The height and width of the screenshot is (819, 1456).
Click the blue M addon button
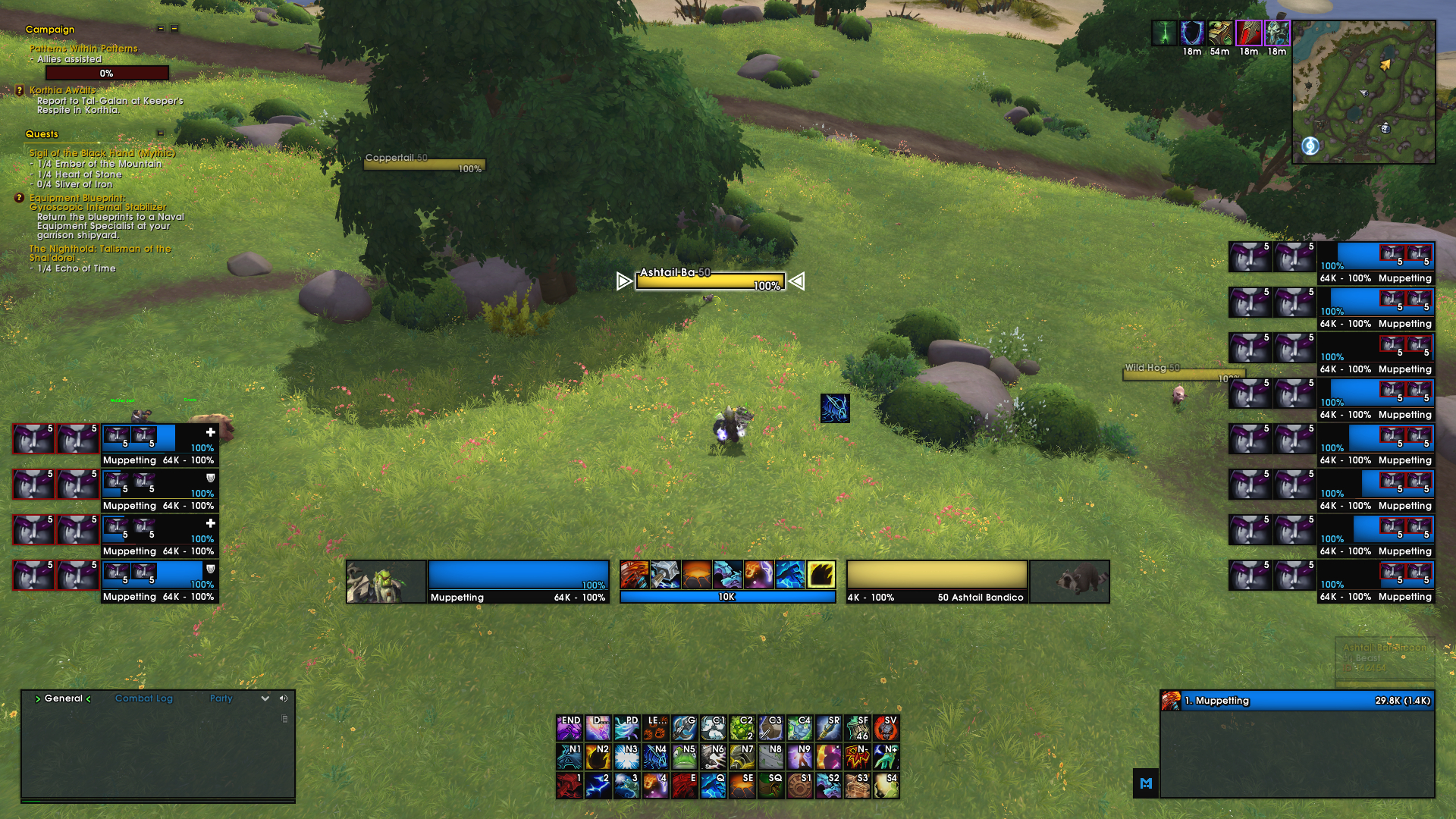(1146, 783)
